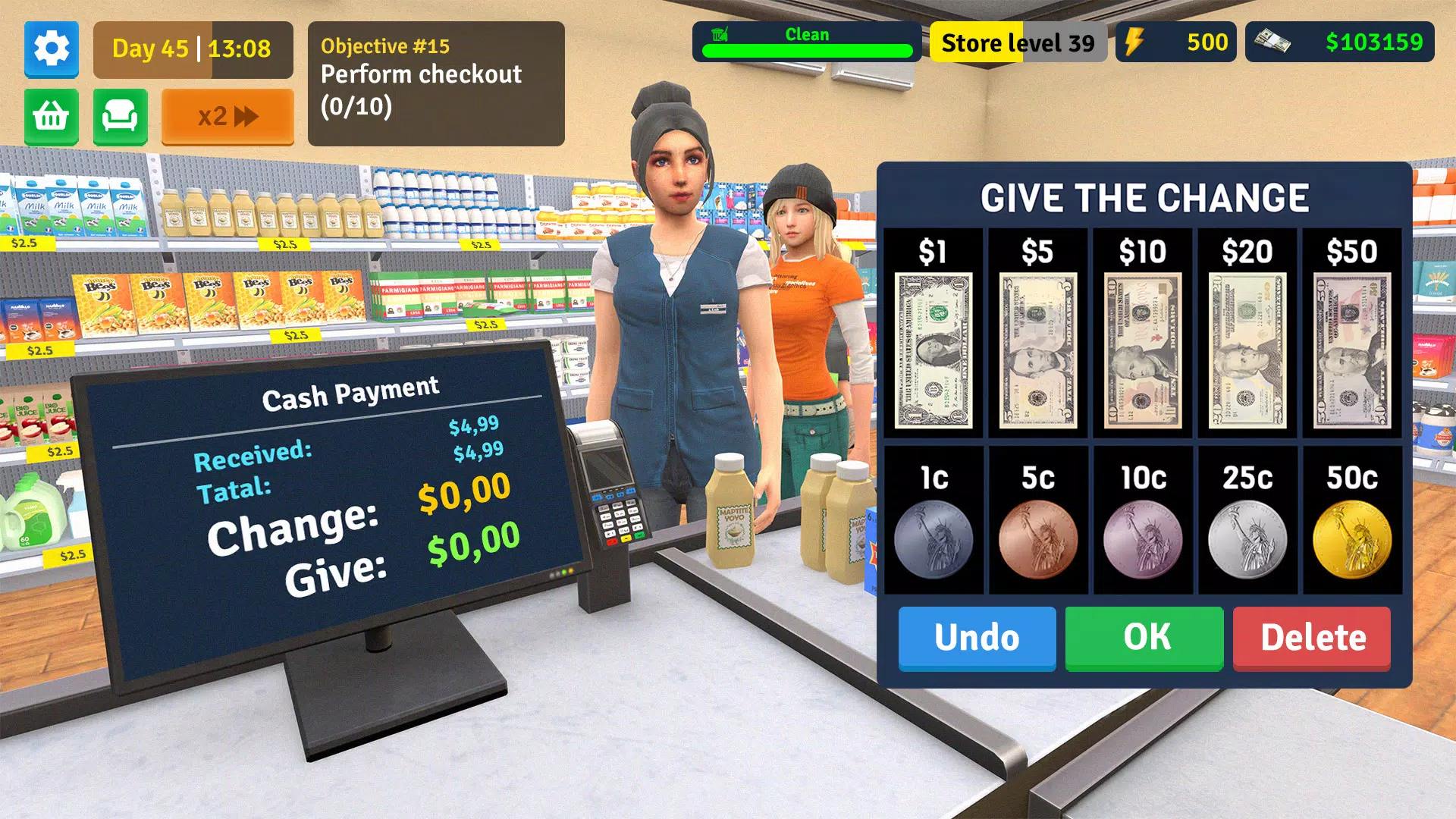Open the product shop basket icon
This screenshot has width=1456, height=819.
pos(51,117)
